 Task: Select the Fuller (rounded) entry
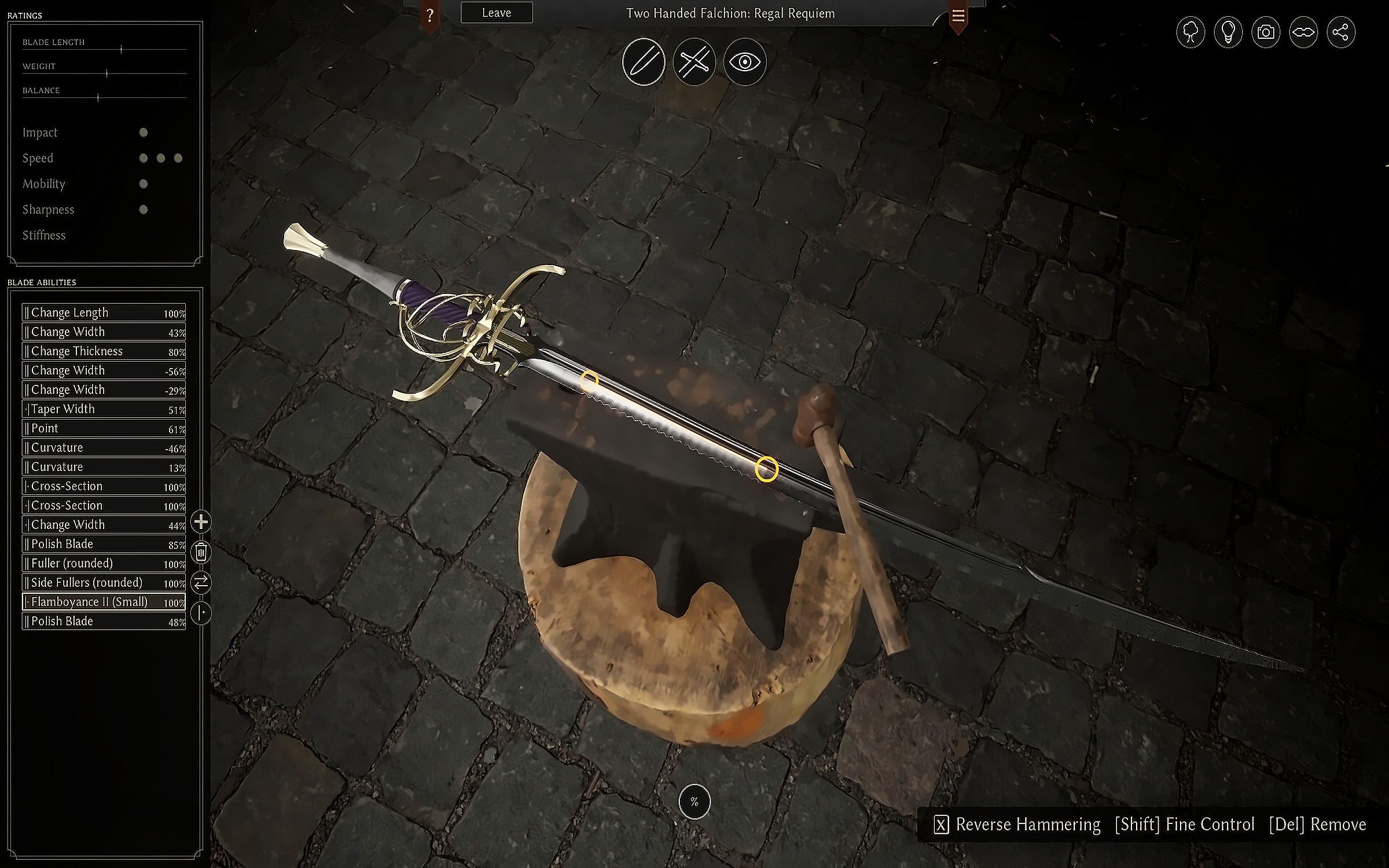(104, 564)
